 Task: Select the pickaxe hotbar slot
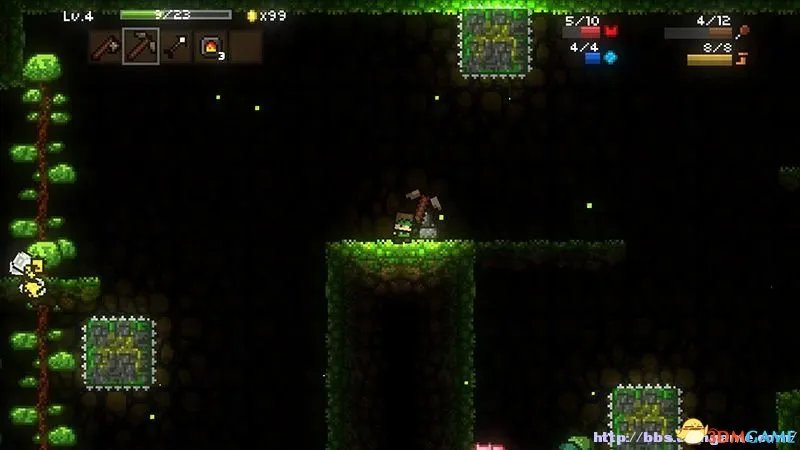pyautogui.click(x=141, y=46)
